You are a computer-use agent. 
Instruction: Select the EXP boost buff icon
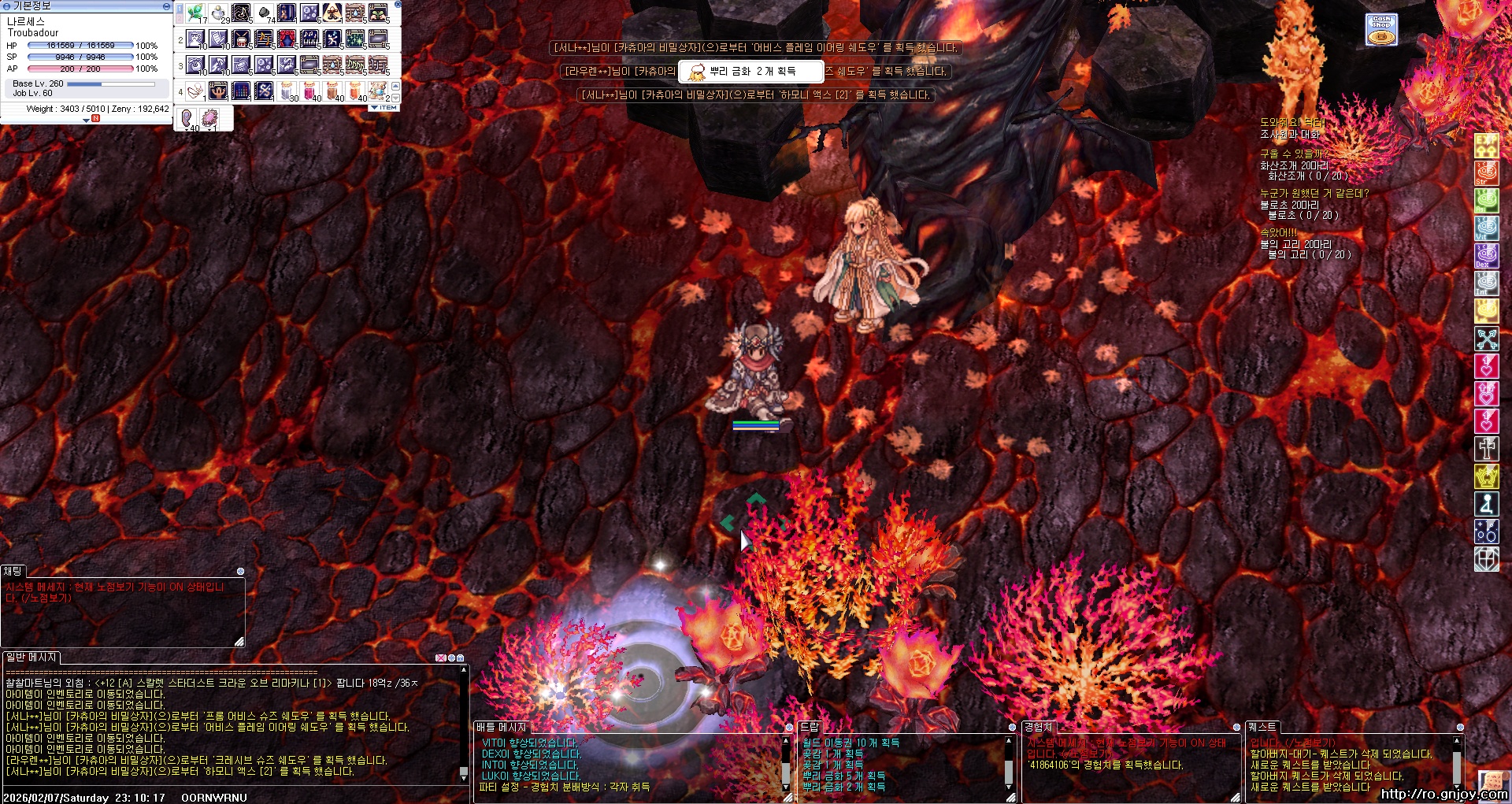click(x=1486, y=145)
